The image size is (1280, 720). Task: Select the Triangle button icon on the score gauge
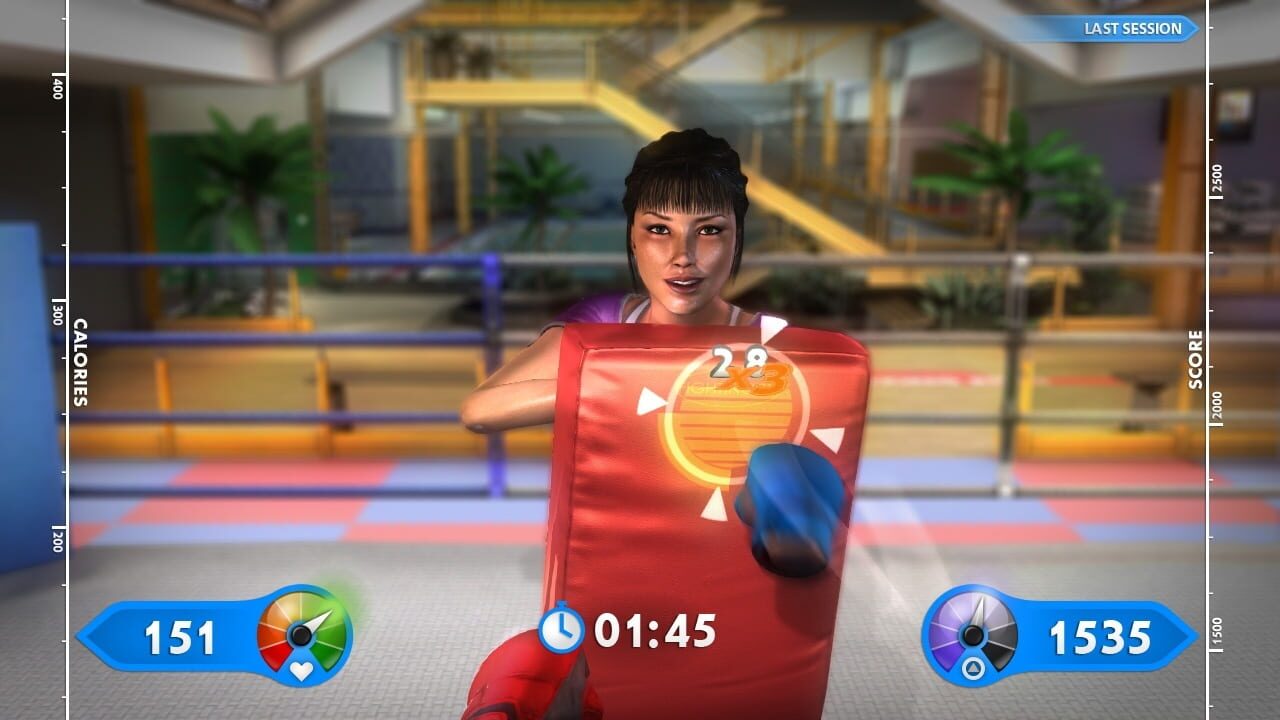[974, 667]
